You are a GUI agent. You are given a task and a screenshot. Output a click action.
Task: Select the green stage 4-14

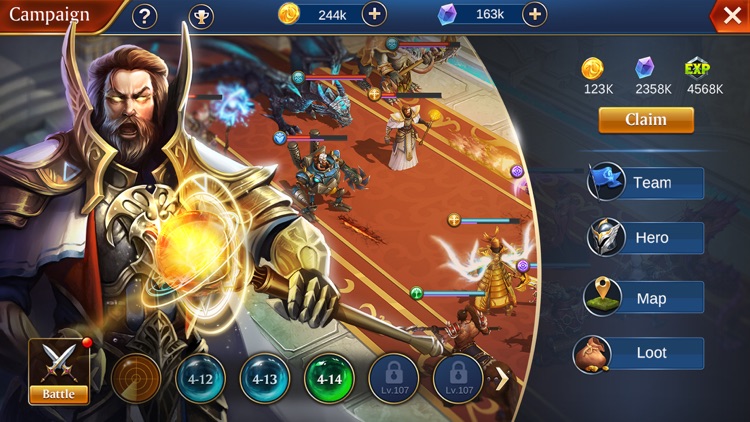(329, 379)
